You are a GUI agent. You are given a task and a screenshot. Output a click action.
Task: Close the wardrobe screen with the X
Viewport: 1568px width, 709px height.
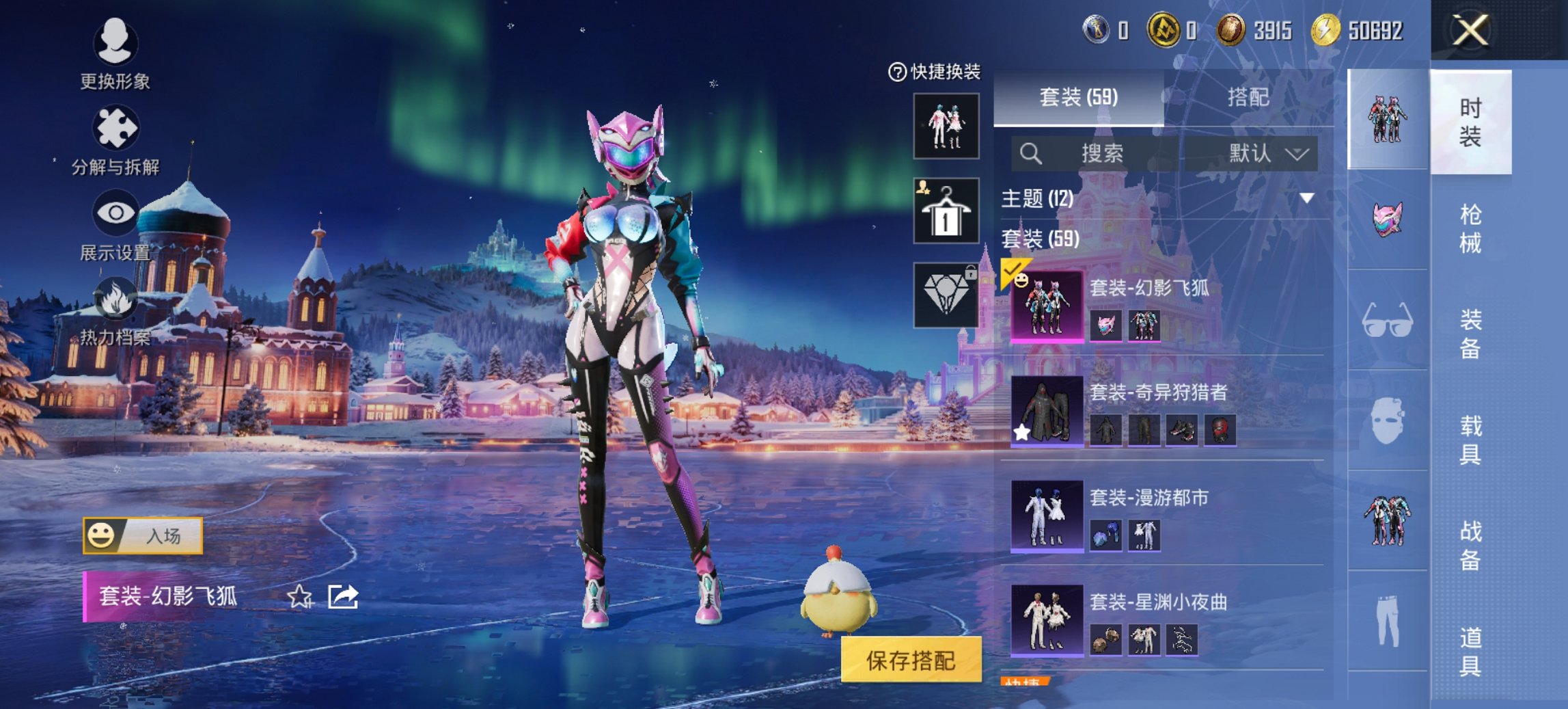(1470, 31)
